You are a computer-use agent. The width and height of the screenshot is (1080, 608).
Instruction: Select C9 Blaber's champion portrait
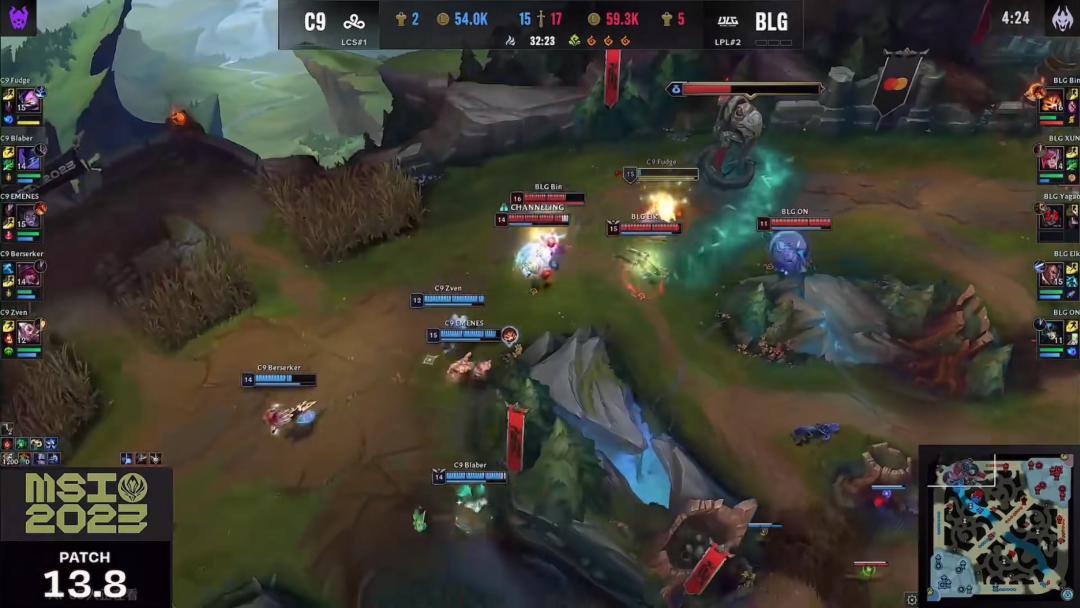(28, 158)
